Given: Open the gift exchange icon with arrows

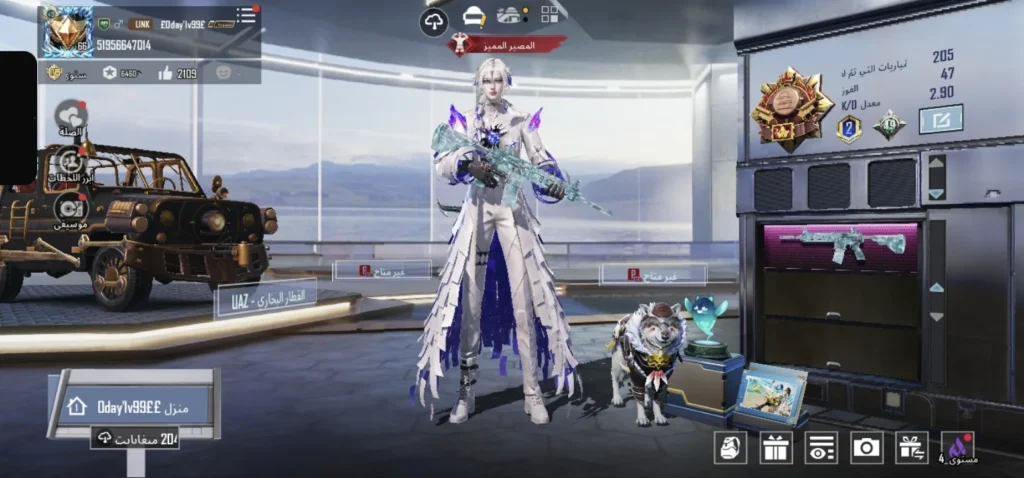Looking at the screenshot, I should coord(911,448).
